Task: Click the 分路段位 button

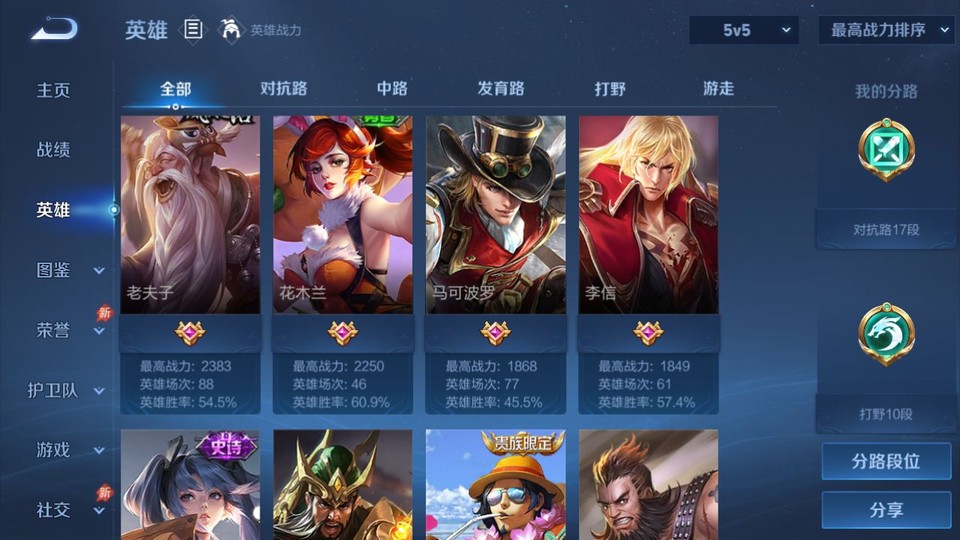Action: 886,462
